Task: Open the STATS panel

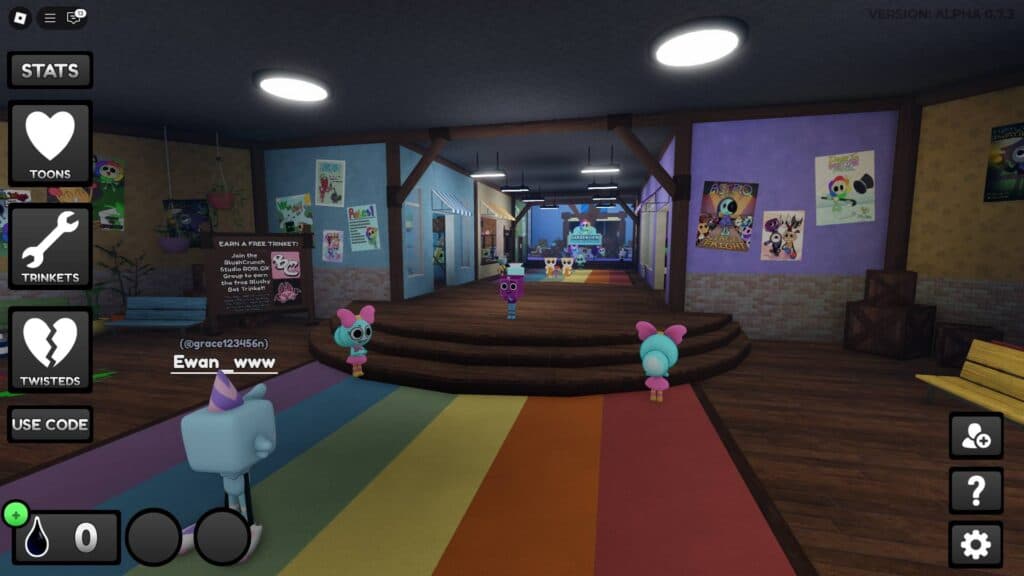Action: point(50,71)
